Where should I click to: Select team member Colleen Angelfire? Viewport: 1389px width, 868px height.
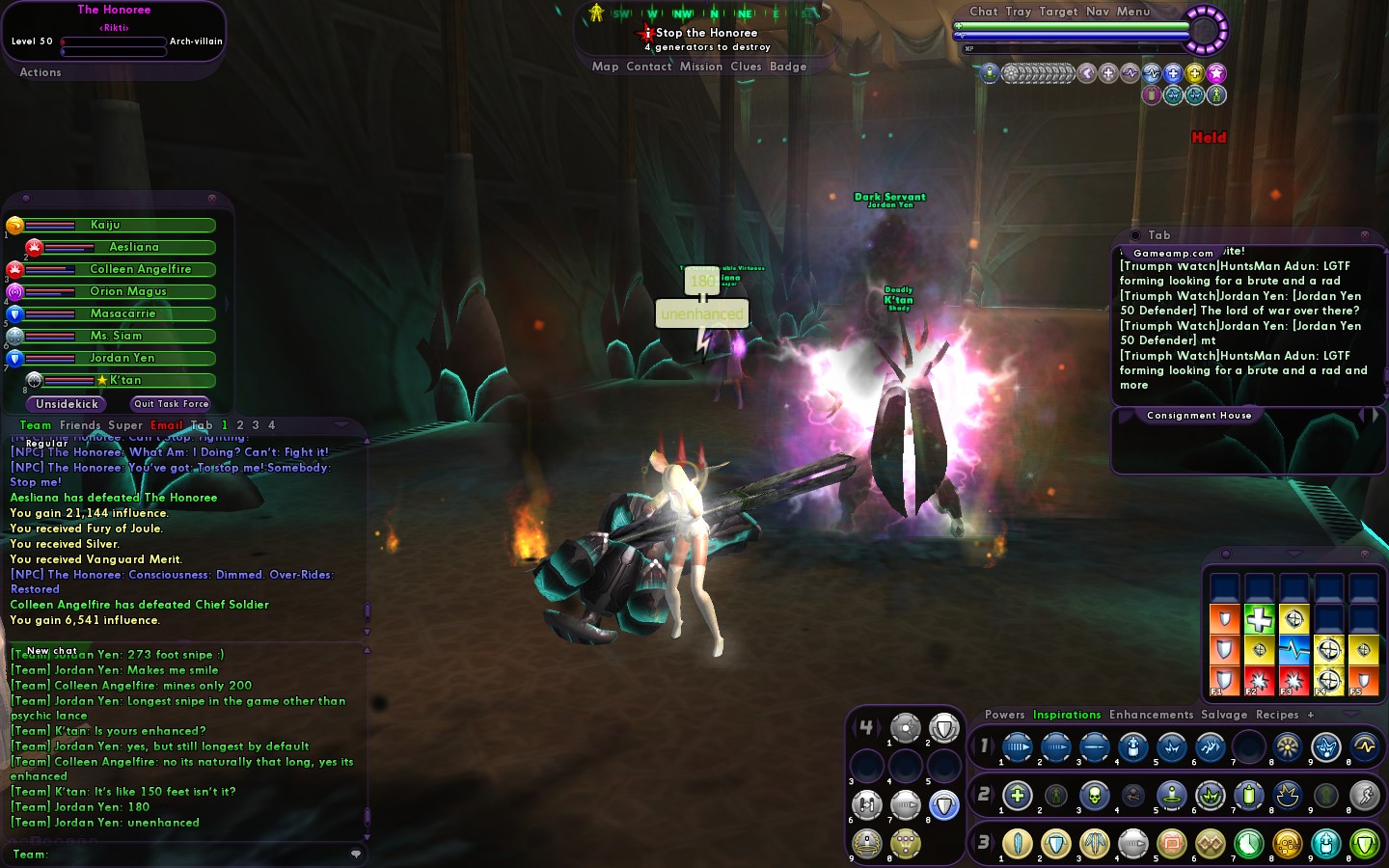point(140,269)
